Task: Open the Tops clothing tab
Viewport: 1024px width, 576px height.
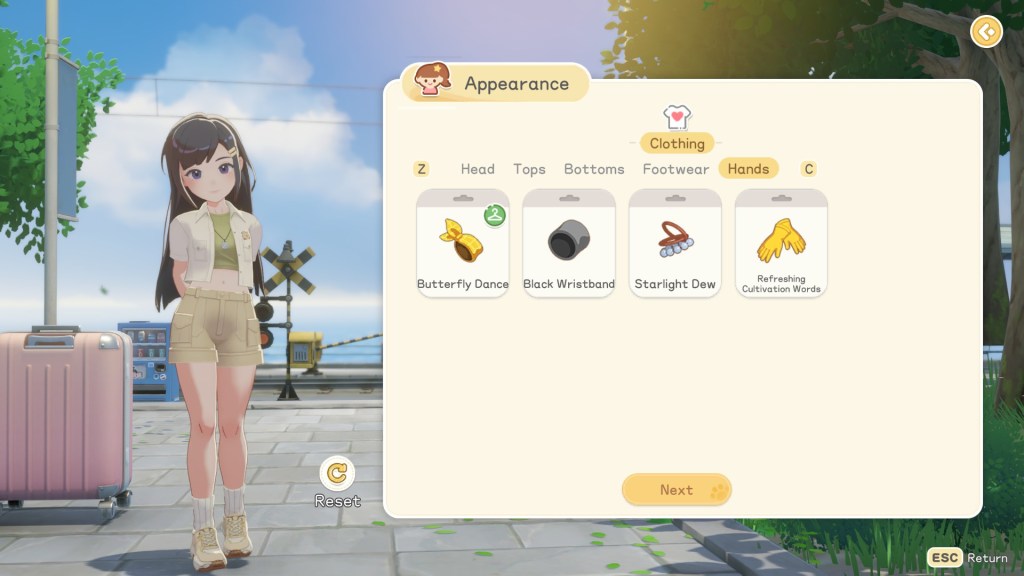Action: click(x=529, y=169)
